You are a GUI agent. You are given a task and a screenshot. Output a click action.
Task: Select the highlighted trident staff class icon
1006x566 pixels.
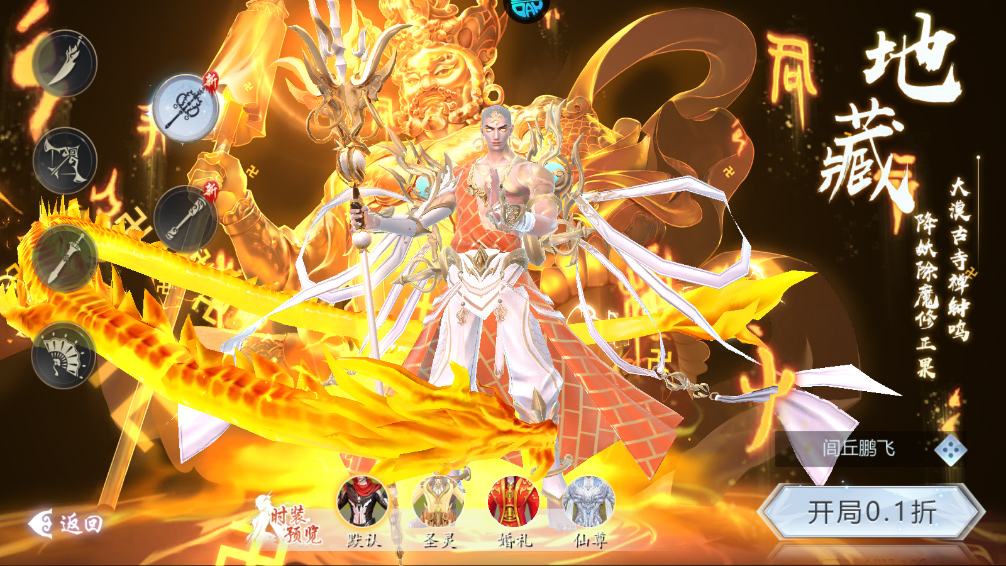(185, 107)
